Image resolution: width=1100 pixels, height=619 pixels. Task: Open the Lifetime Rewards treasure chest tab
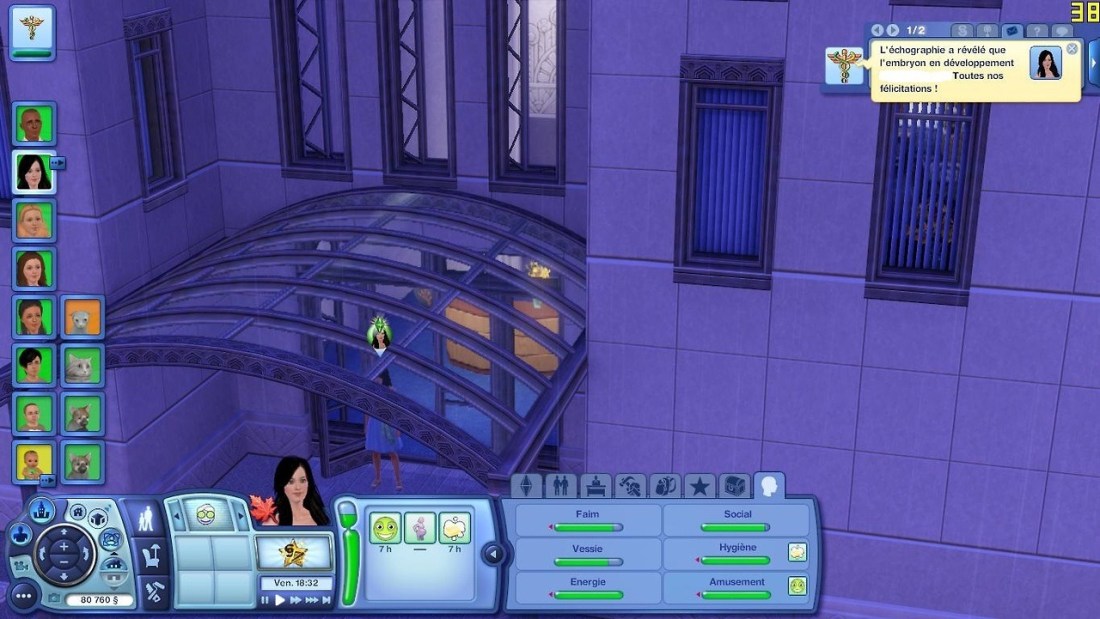(x=734, y=486)
